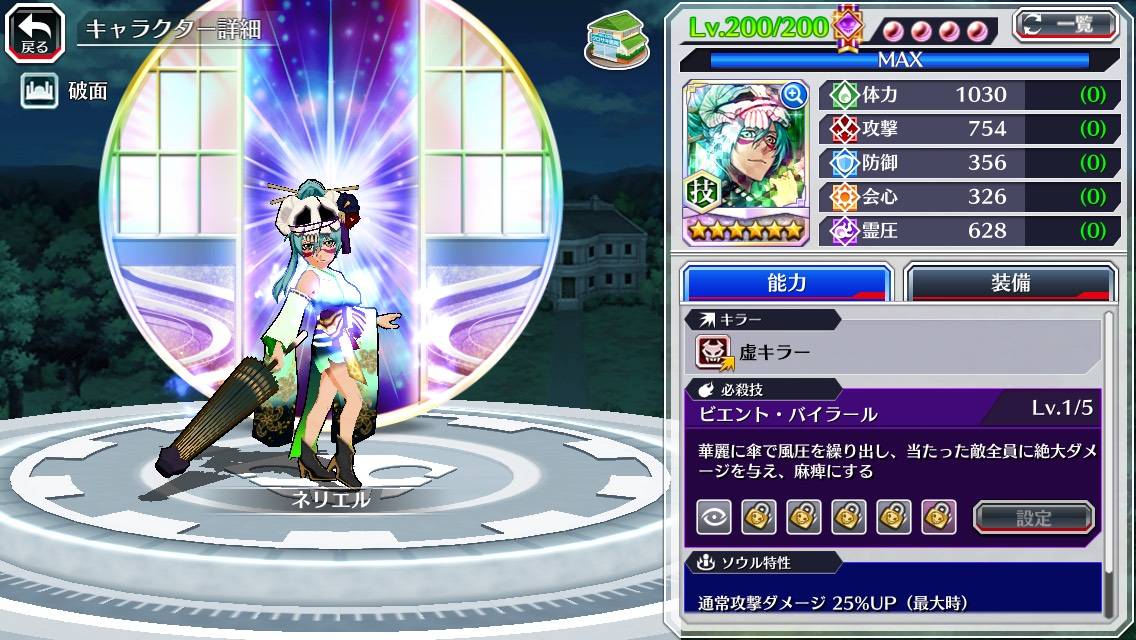Click the 設定 settings button

pos(1034,518)
